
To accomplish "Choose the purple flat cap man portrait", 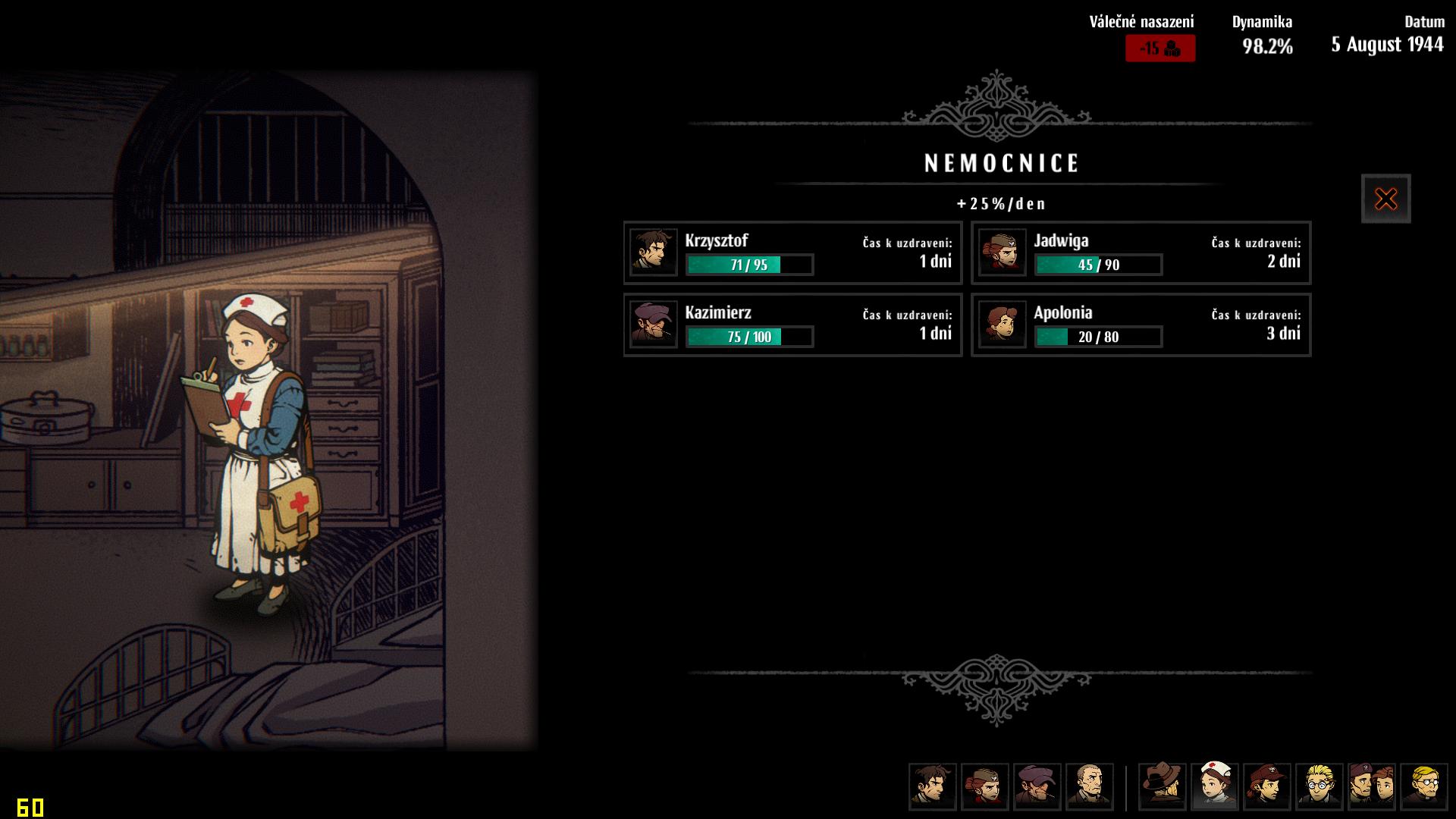I will click(x=1037, y=786).
